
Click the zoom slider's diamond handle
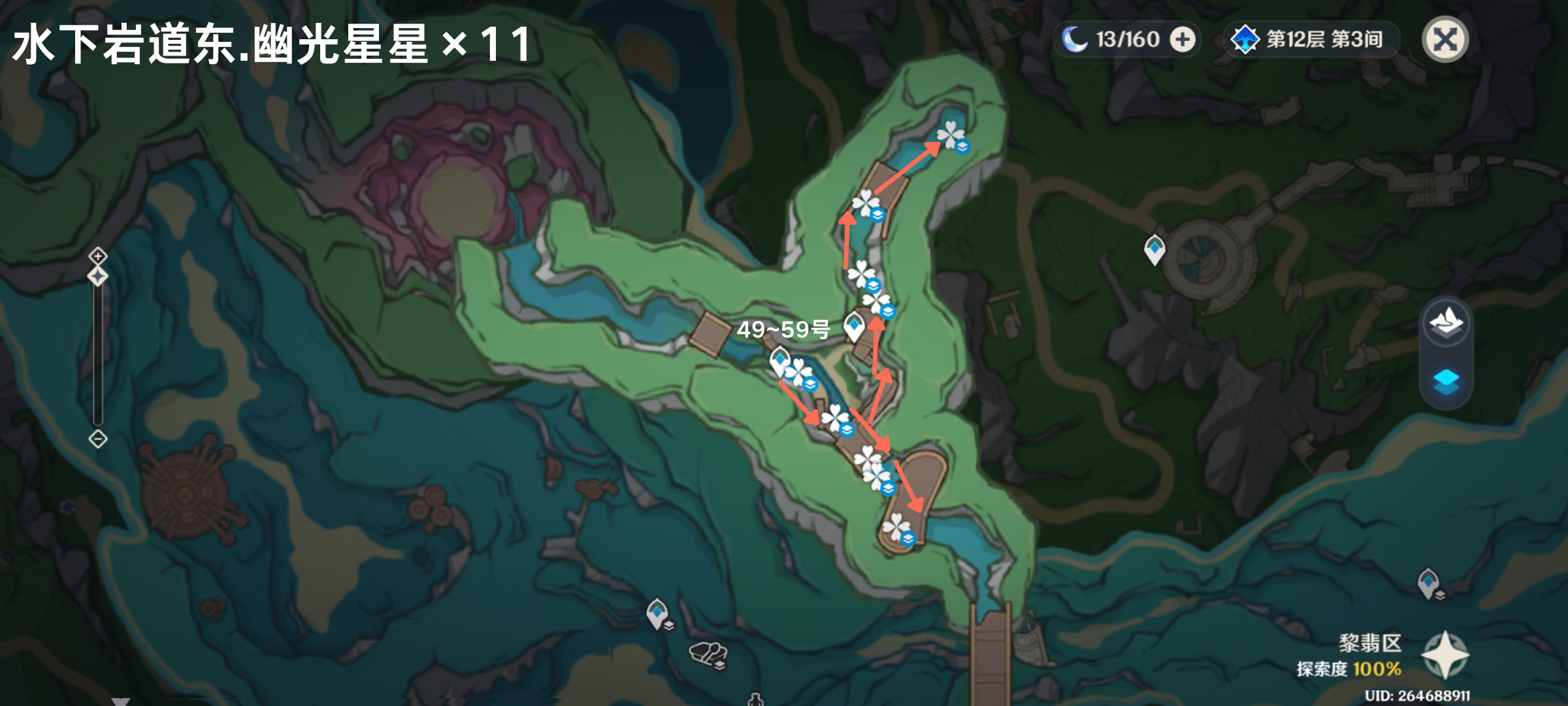coord(98,277)
